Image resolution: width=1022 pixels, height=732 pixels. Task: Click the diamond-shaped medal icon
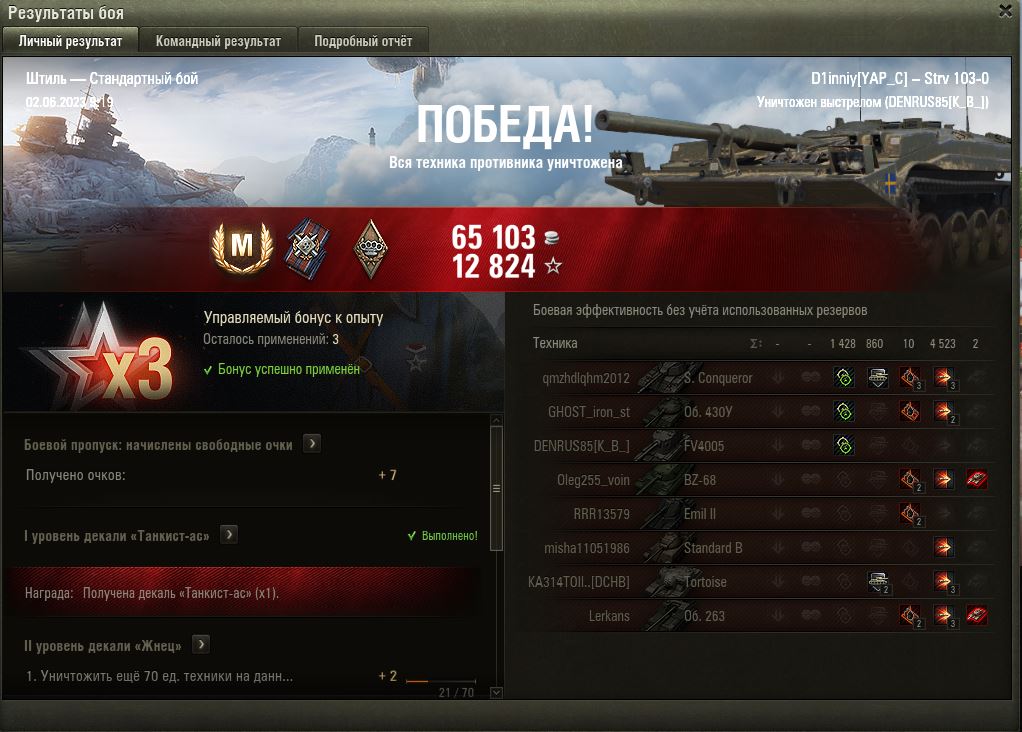tap(372, 247)
